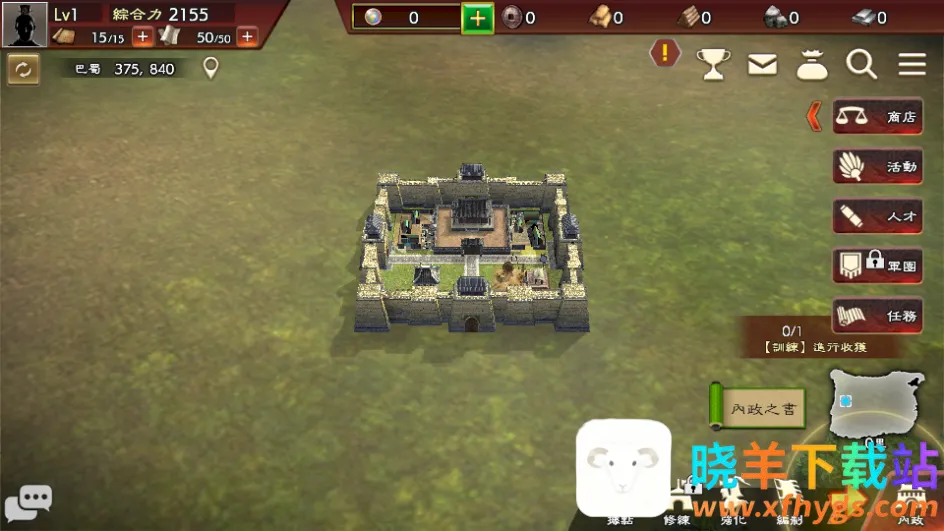The height and width of the screenshot is (531, 944).
Task: Open the 商店 shop menu
Action: [x=878, y=117]
